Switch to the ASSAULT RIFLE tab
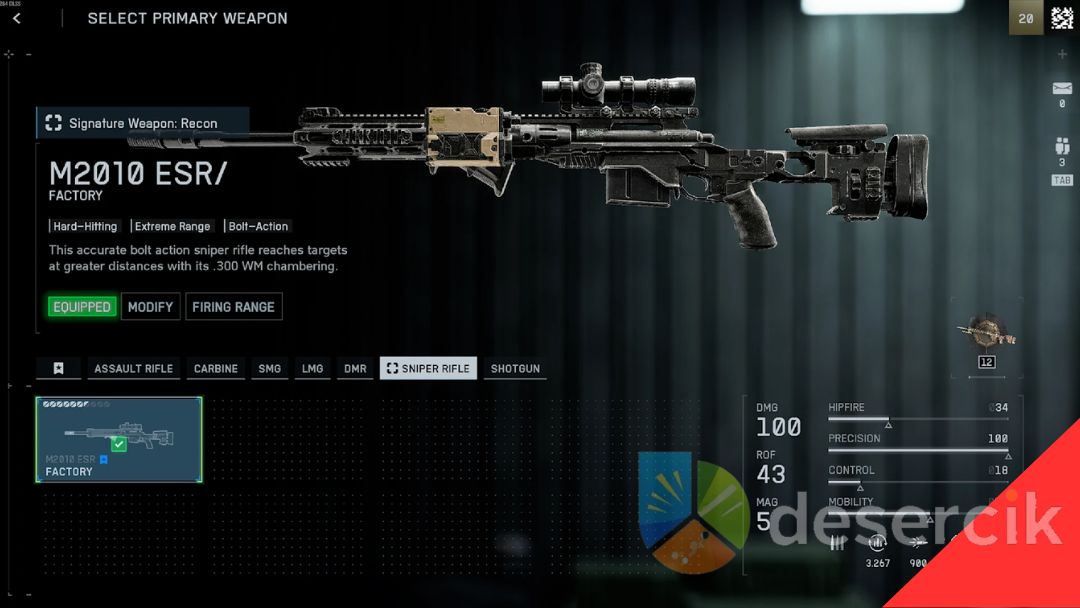Screen dimensions: 1080x608 133,369
